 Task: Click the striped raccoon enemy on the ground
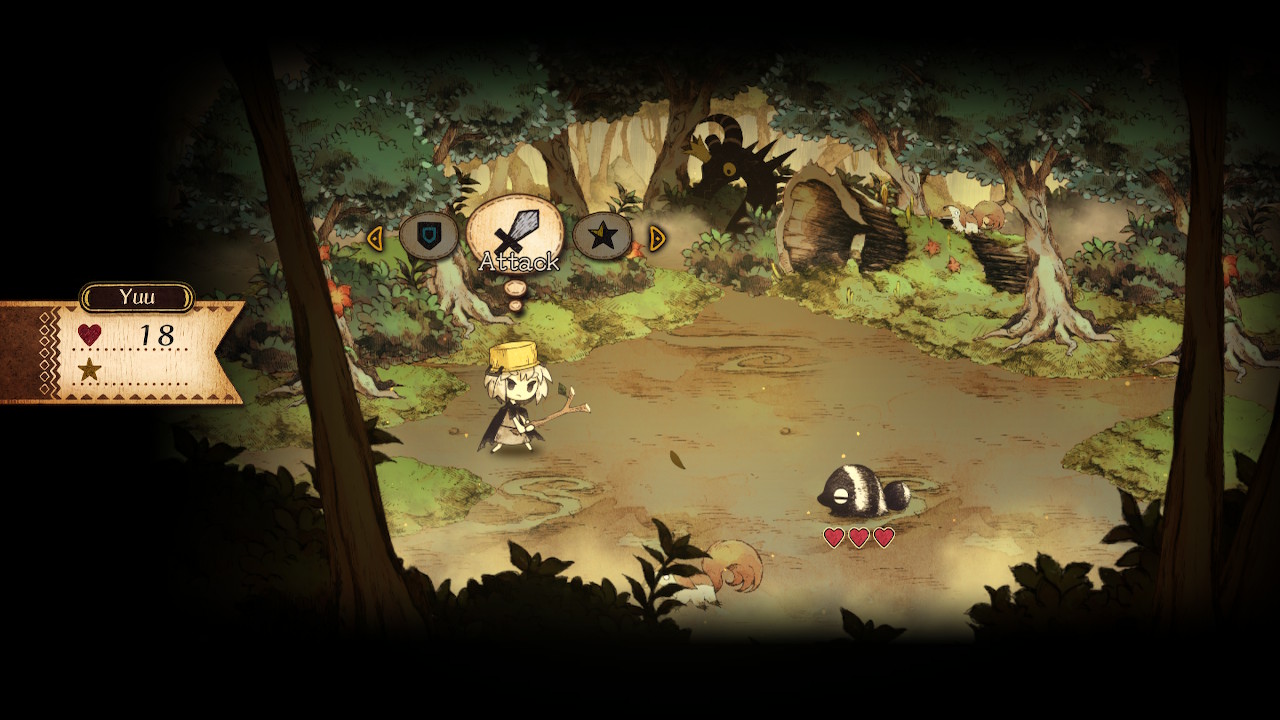(855, 492)
